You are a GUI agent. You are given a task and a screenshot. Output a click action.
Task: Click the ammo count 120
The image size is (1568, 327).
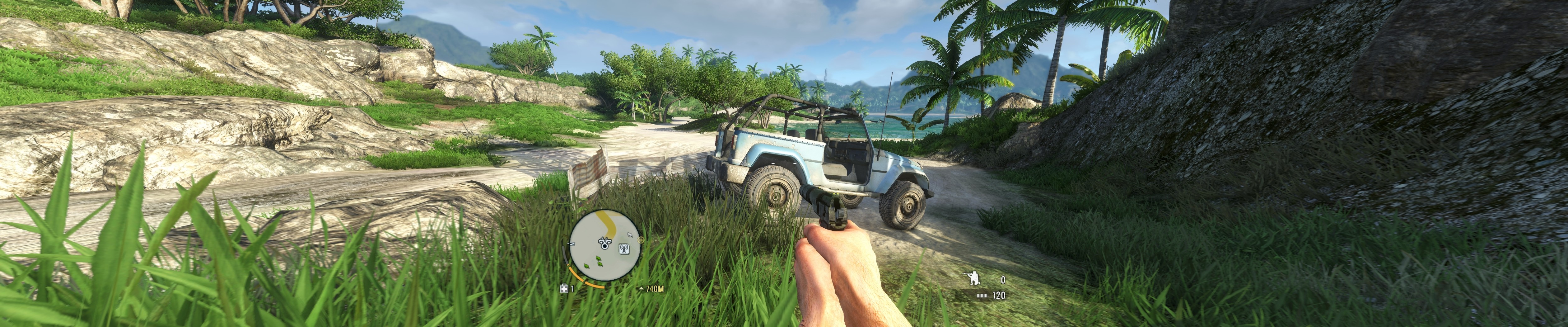(1000, 295)
